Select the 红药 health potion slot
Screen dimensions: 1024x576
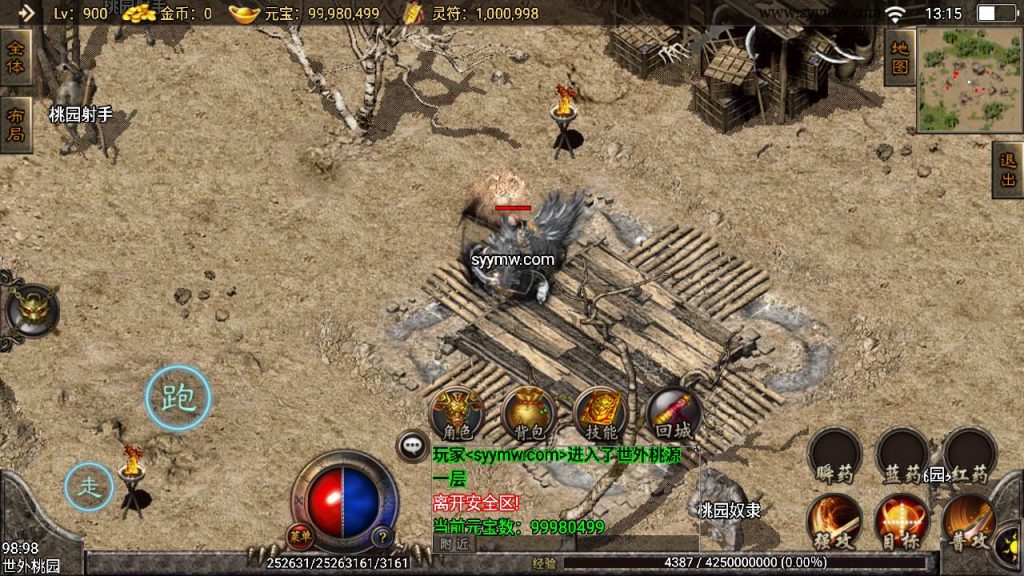click(x=968, y=455)
